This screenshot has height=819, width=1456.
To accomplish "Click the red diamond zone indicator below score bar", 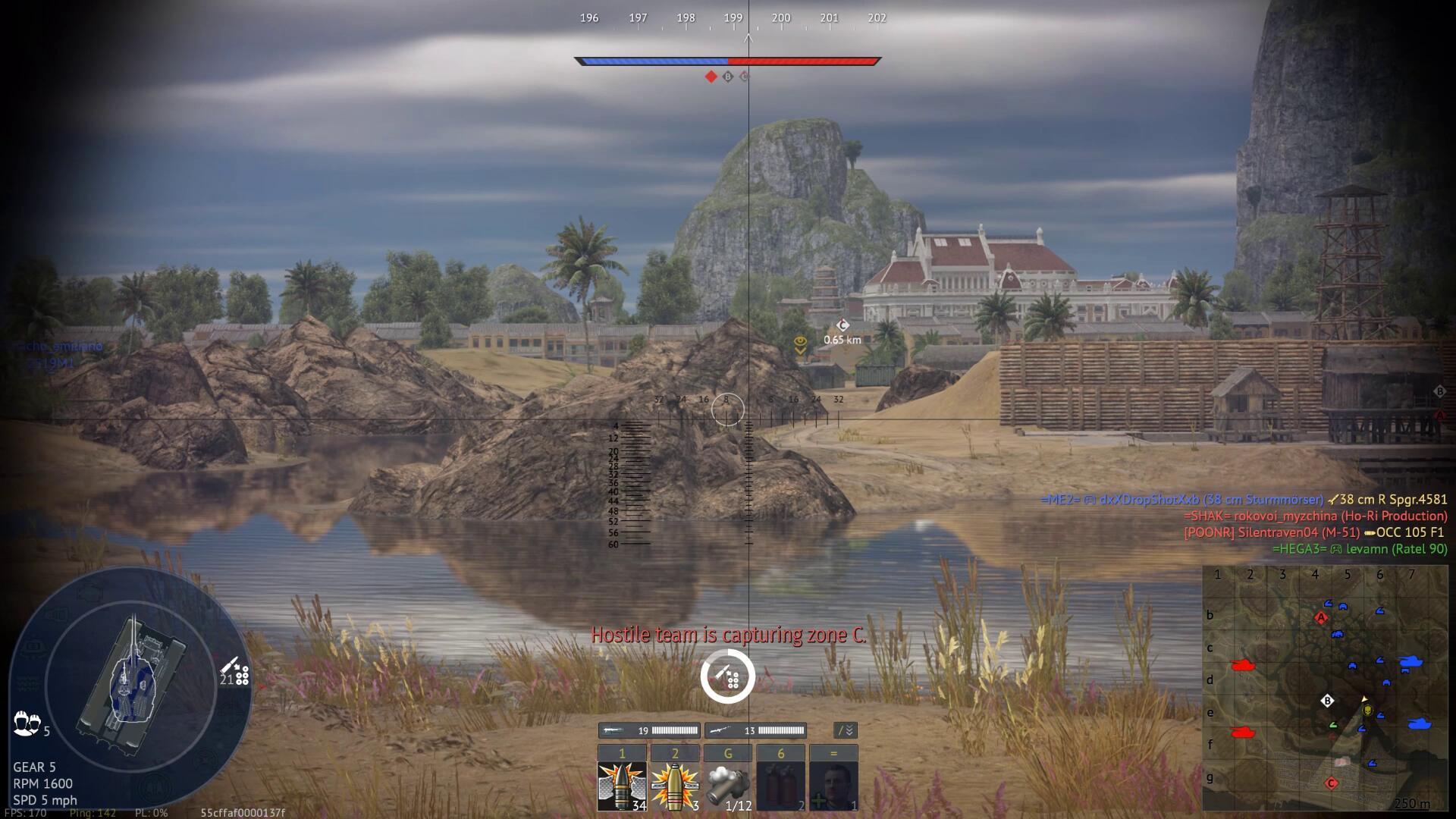I will pos(711,77).
